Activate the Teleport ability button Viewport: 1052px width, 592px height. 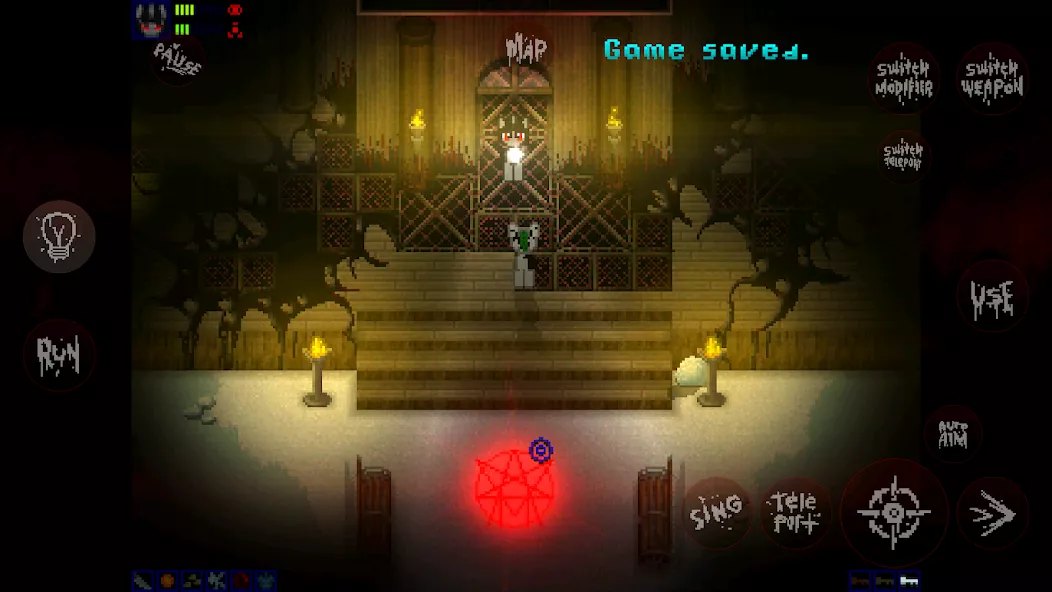(795, 513)
